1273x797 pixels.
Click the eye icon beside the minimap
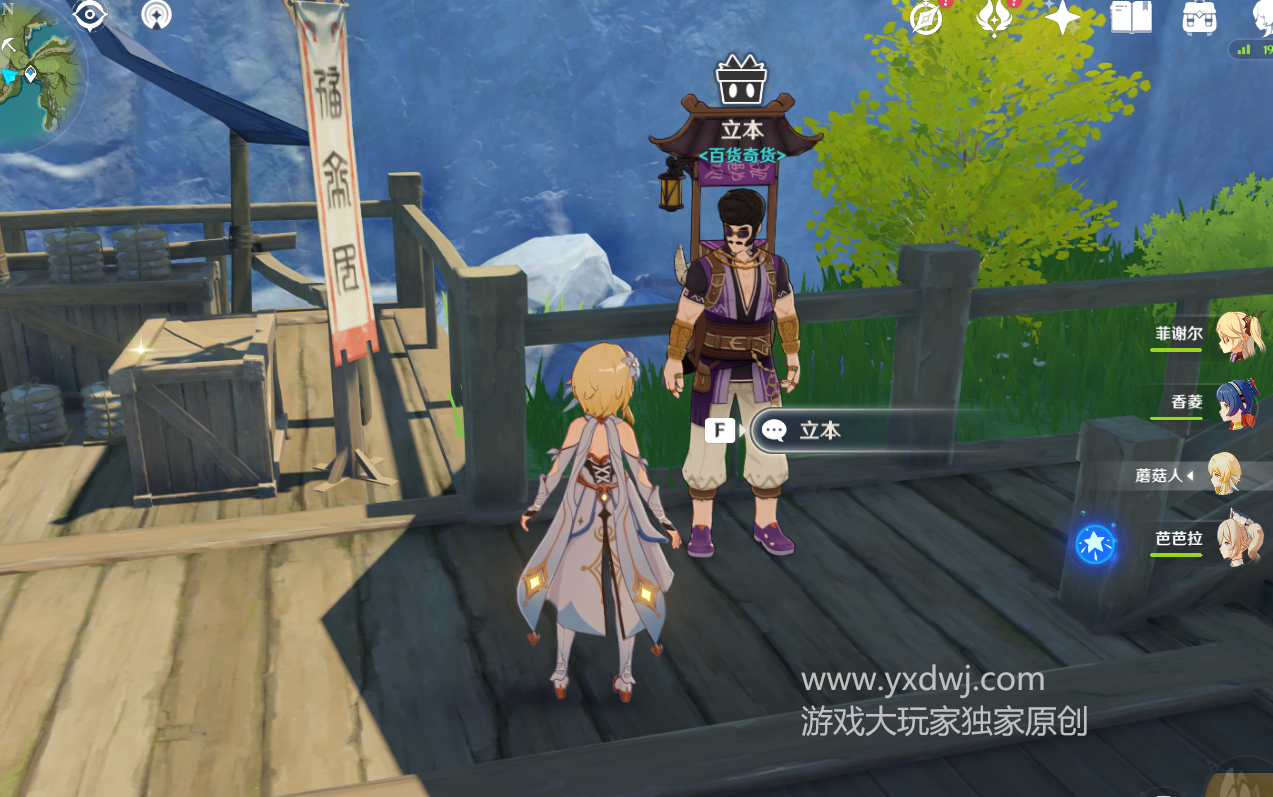[x=91, y=15]
